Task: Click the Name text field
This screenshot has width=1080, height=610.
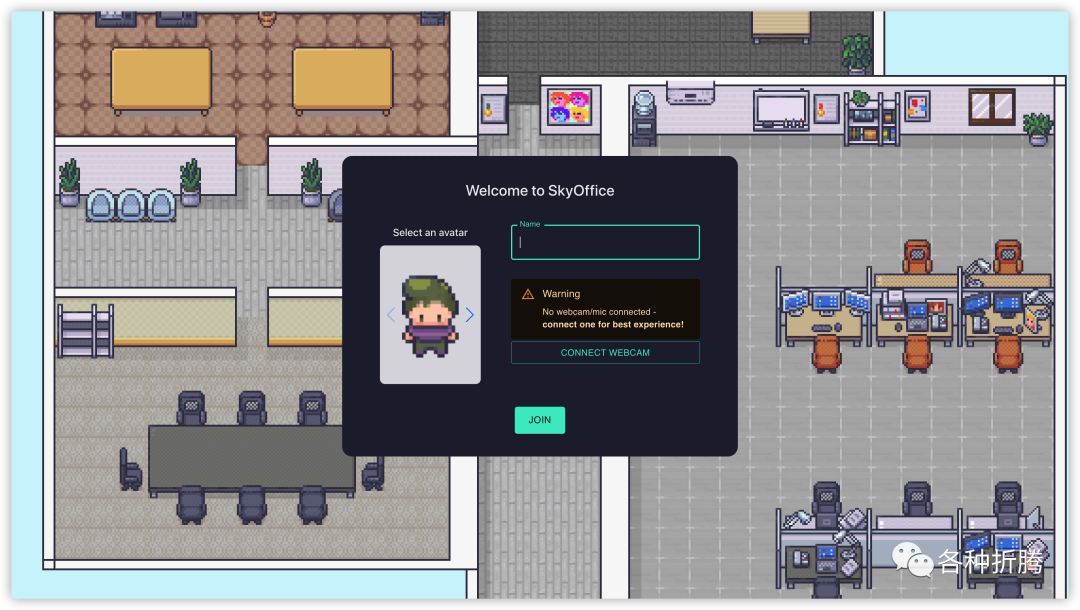Action: click(605, 243)
